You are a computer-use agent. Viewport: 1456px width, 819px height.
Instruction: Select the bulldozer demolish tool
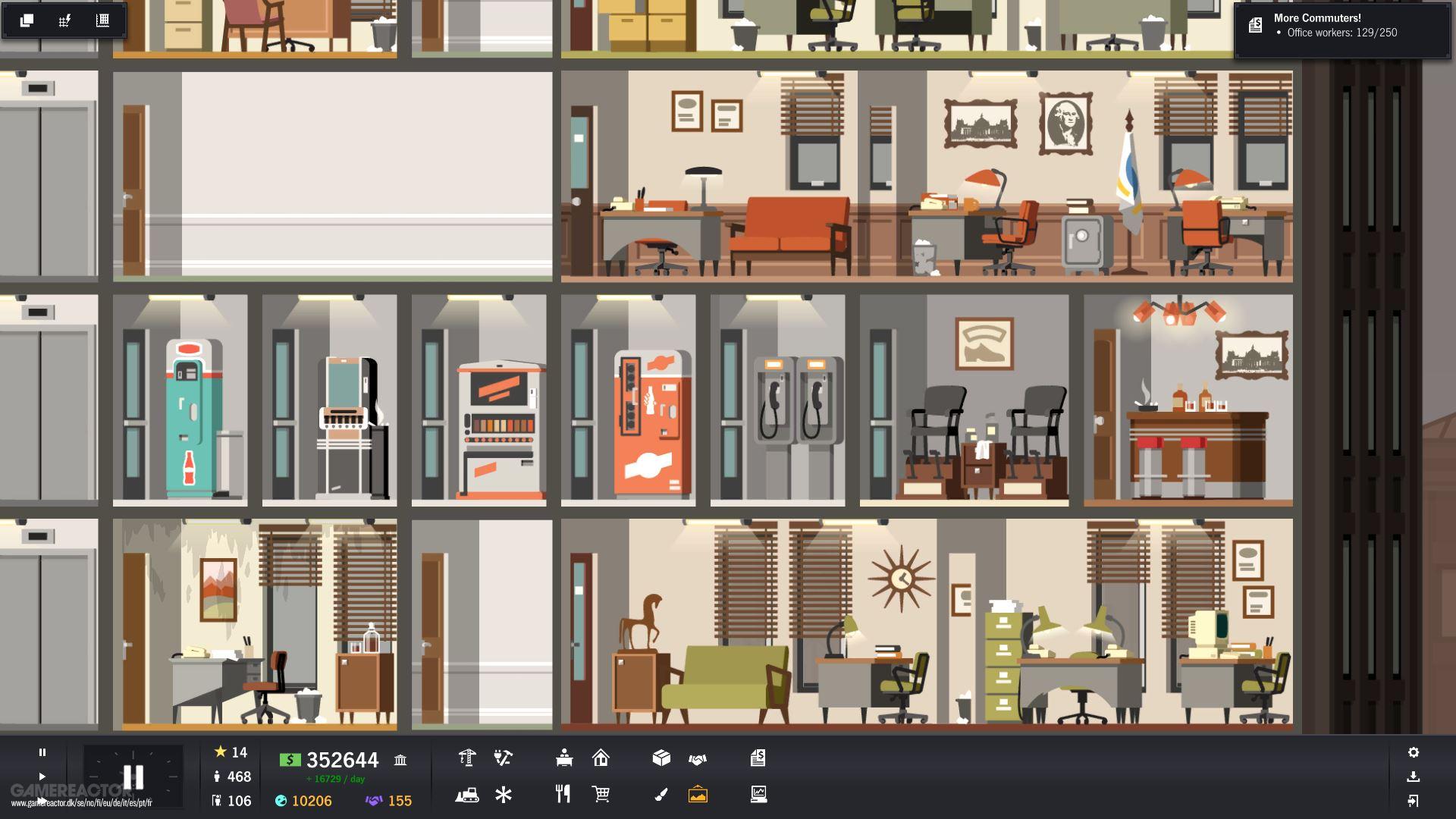click(x=467, y=795)
